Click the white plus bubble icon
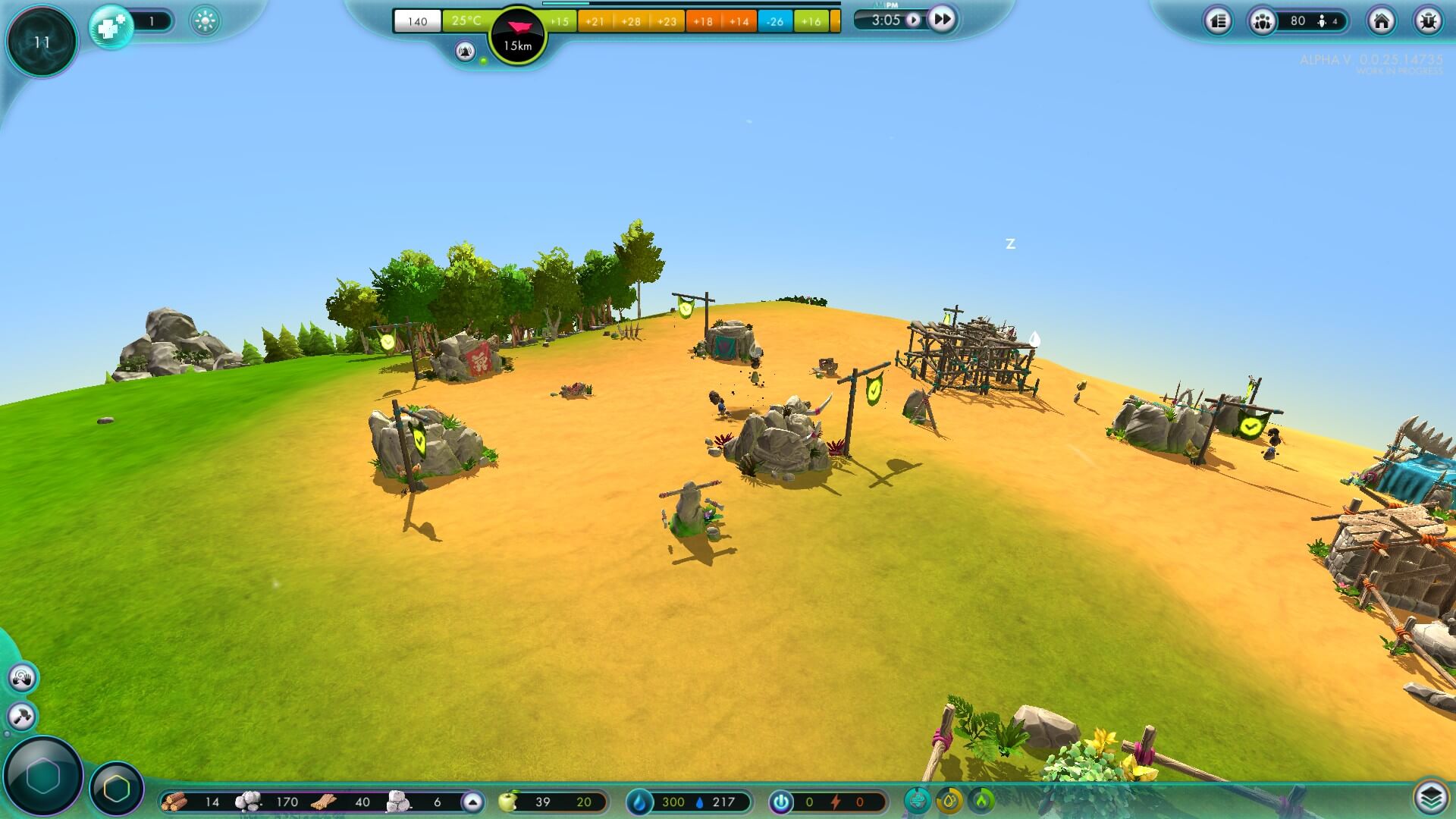 (x=111, y=28)
